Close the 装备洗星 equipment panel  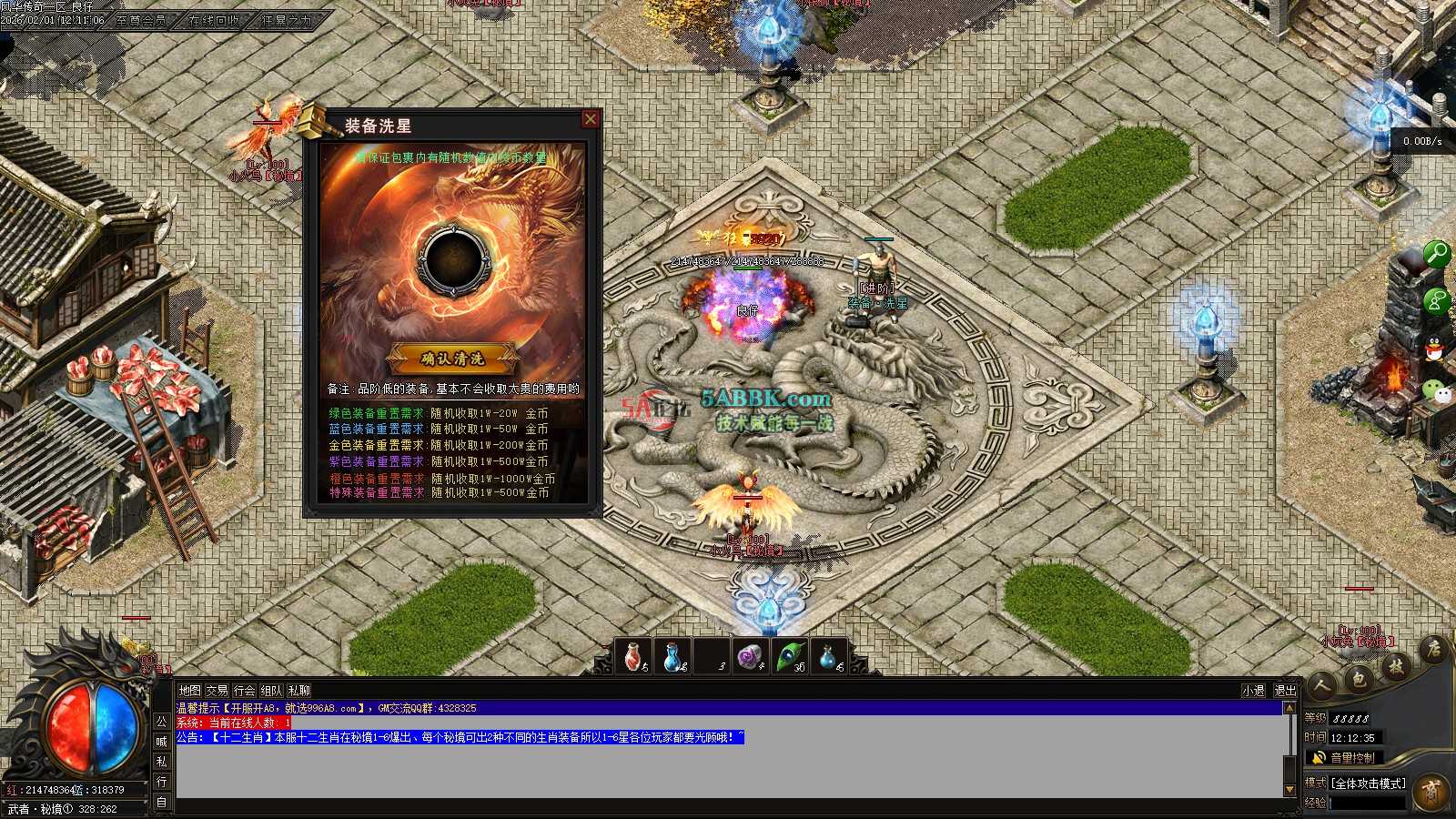point(591,119)
